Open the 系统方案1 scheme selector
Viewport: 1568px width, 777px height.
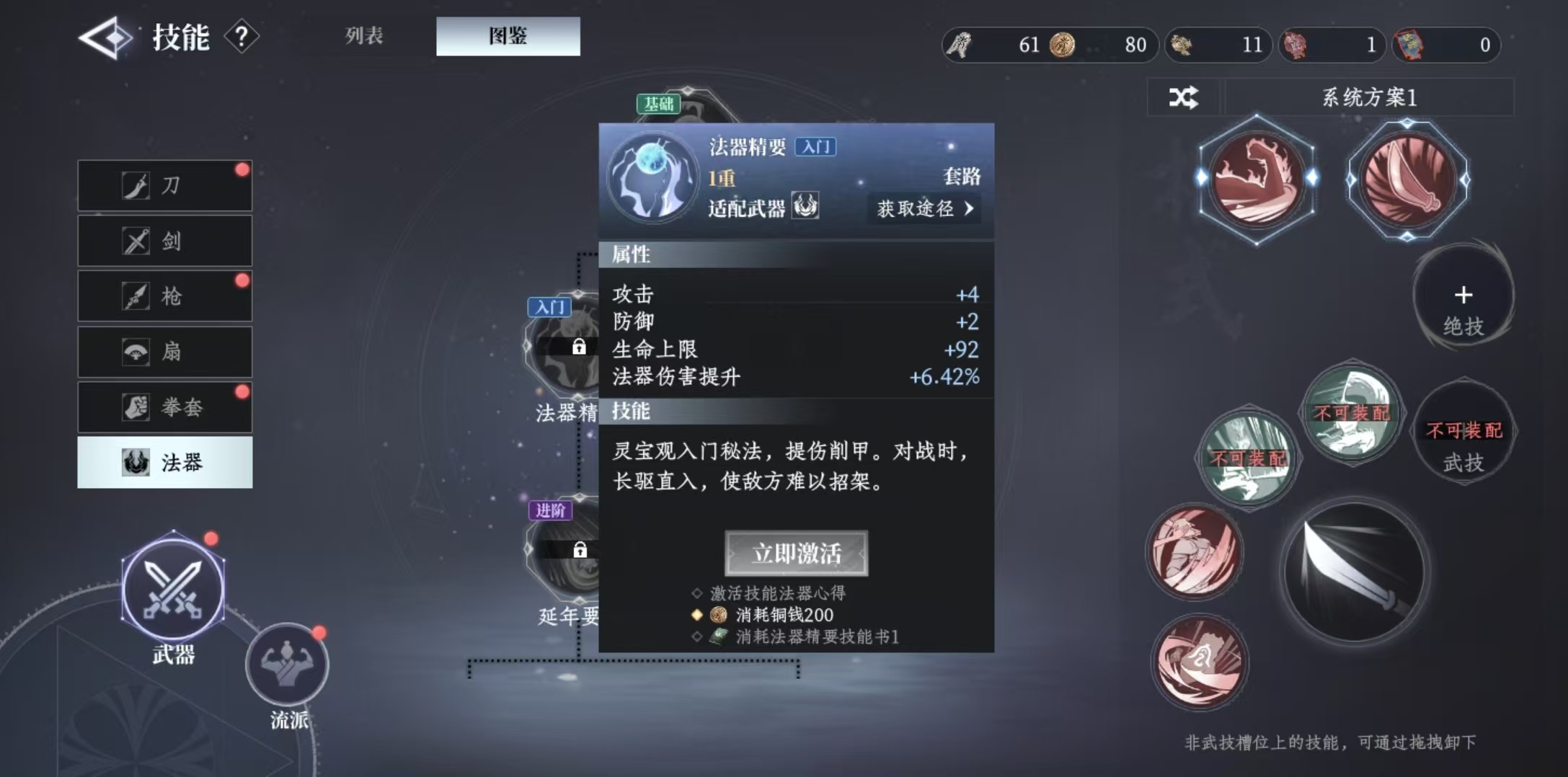pos(1370,98)
